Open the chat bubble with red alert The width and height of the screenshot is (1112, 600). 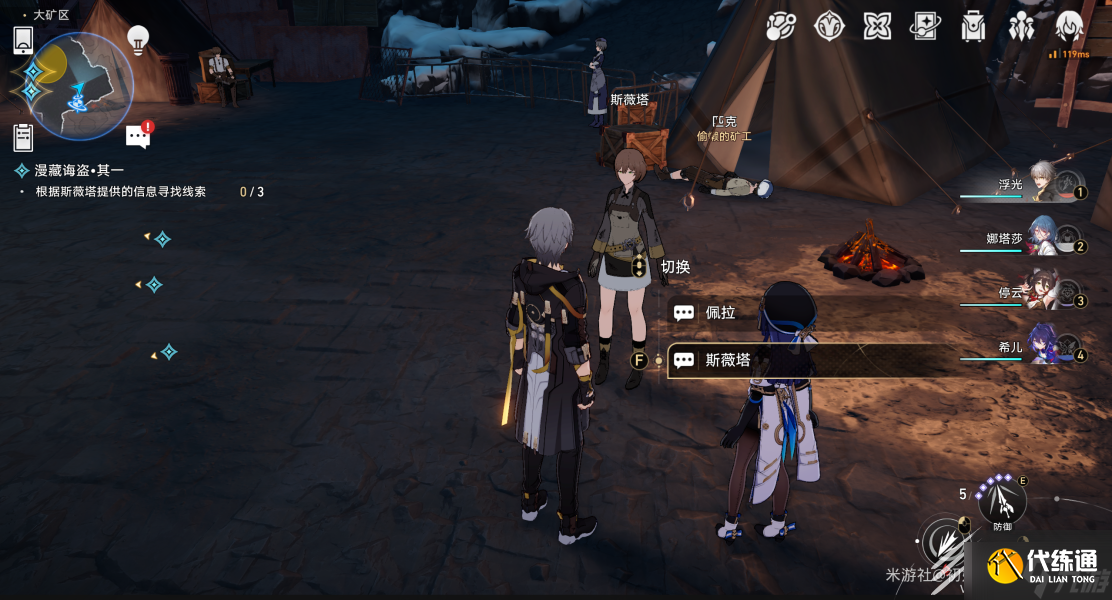(139, 136)
